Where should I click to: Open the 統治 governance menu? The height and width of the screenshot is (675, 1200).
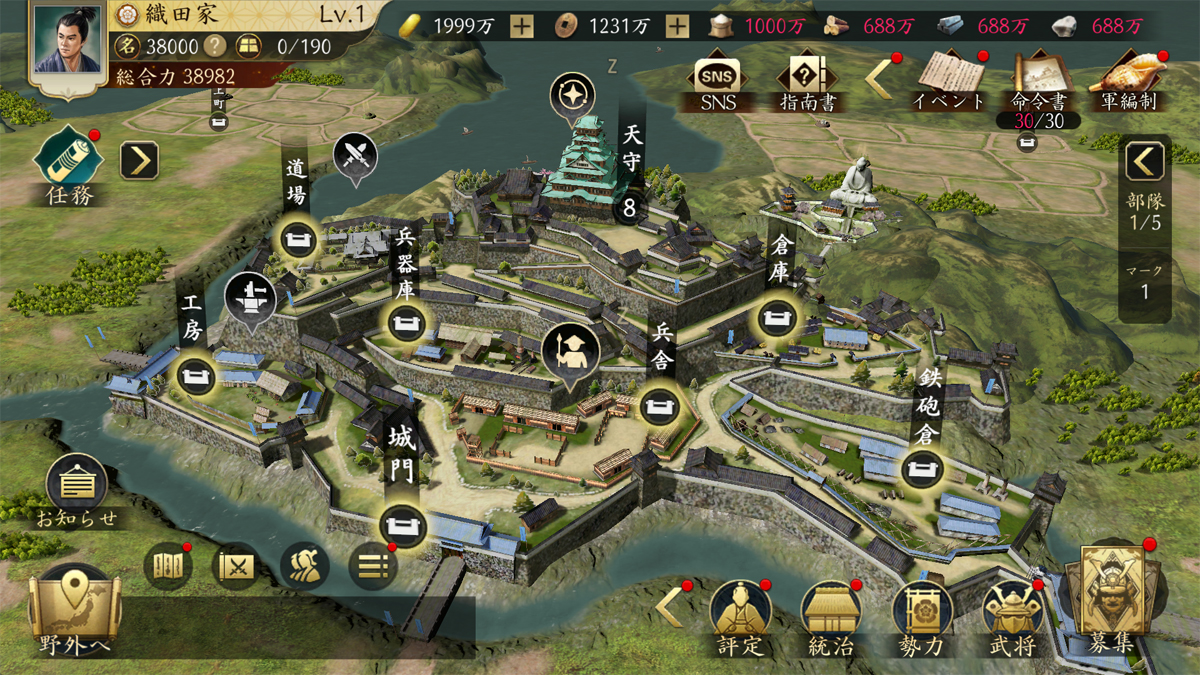pyautogui.click(x=832, y=614)
